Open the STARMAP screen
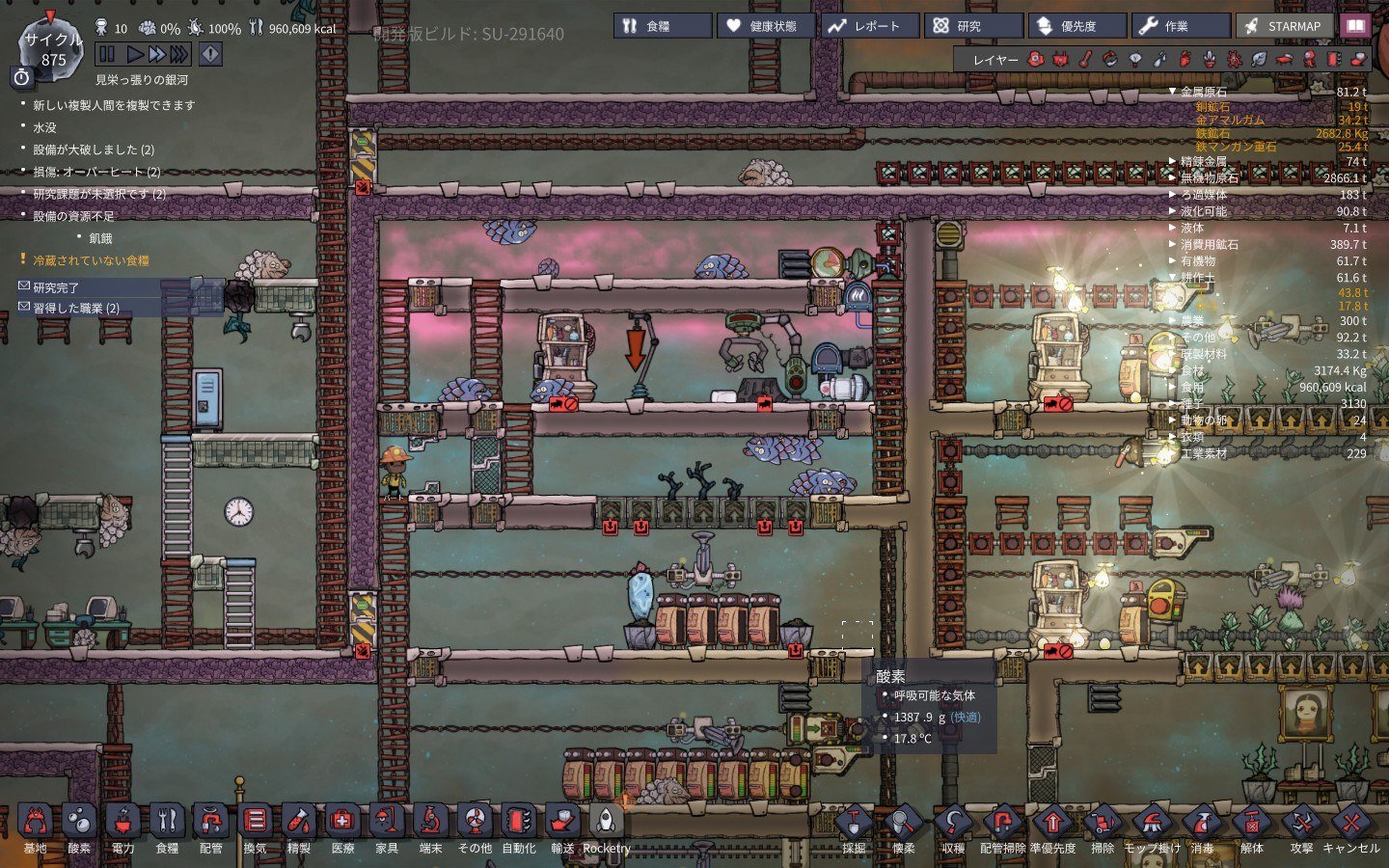The width and height of the screenshot is (1389, 868). coord(1284,26)
